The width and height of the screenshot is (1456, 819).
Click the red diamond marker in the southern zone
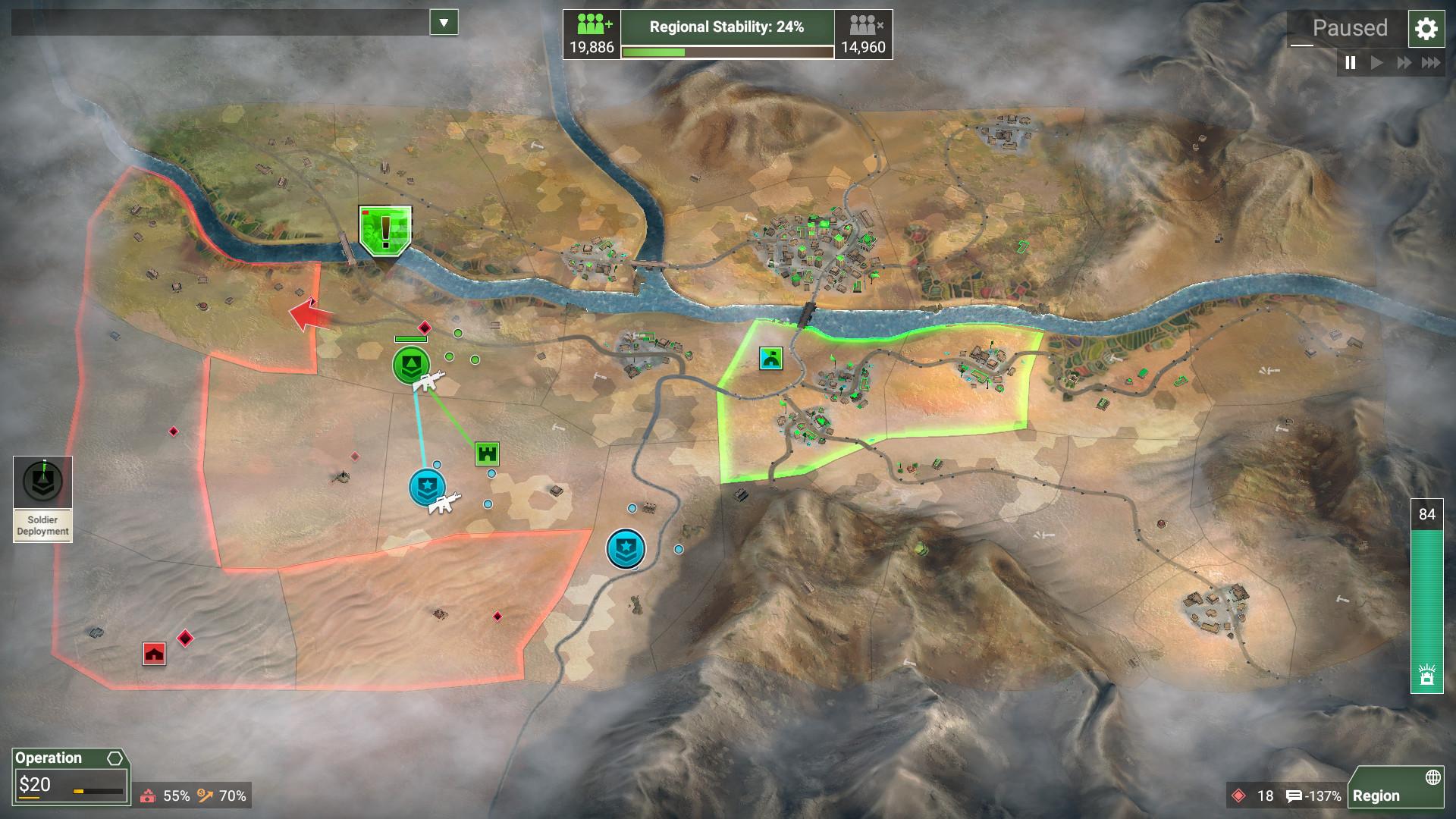click(x=498, y=617)
